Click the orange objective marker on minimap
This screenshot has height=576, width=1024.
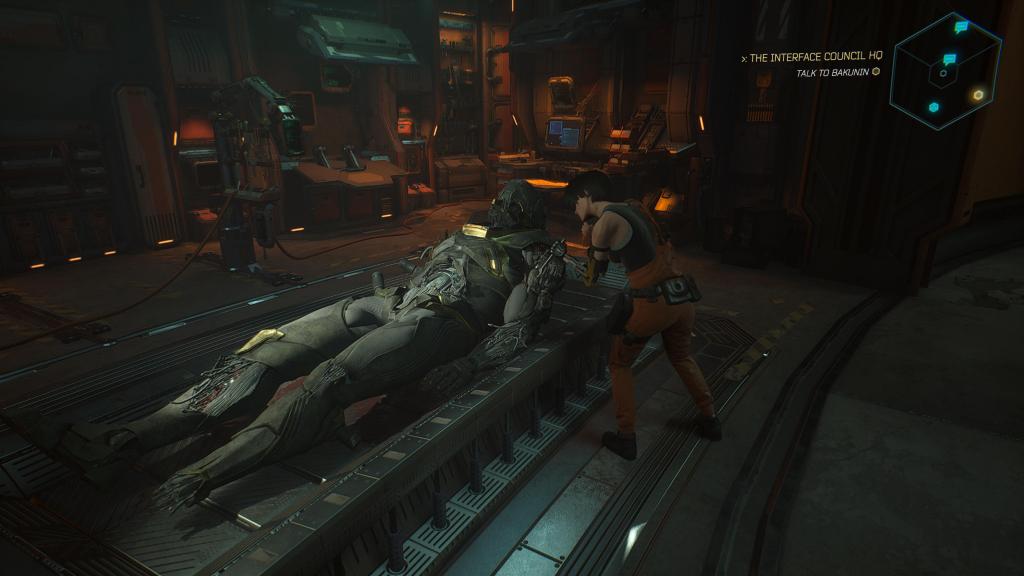coord(978,95)
